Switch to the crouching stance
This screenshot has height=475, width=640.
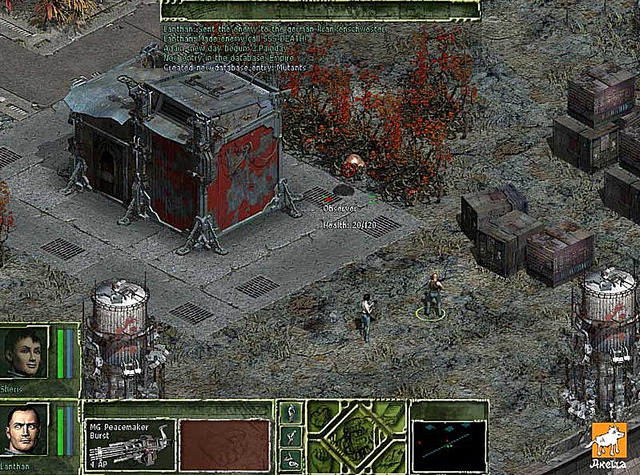click(292, 436)
